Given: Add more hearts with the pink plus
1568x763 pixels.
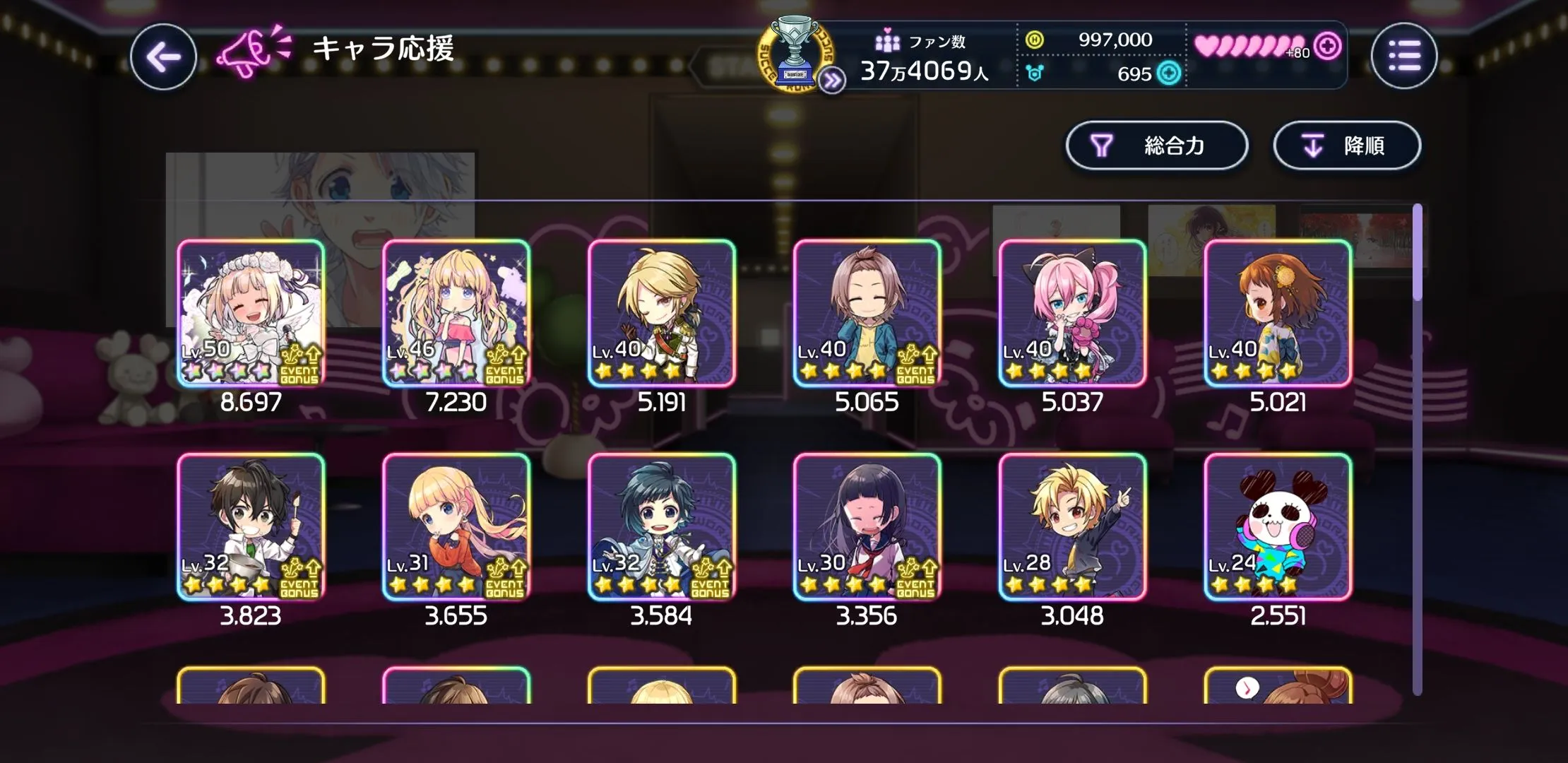Looking at the screenshot, I should click(1328, 46).
